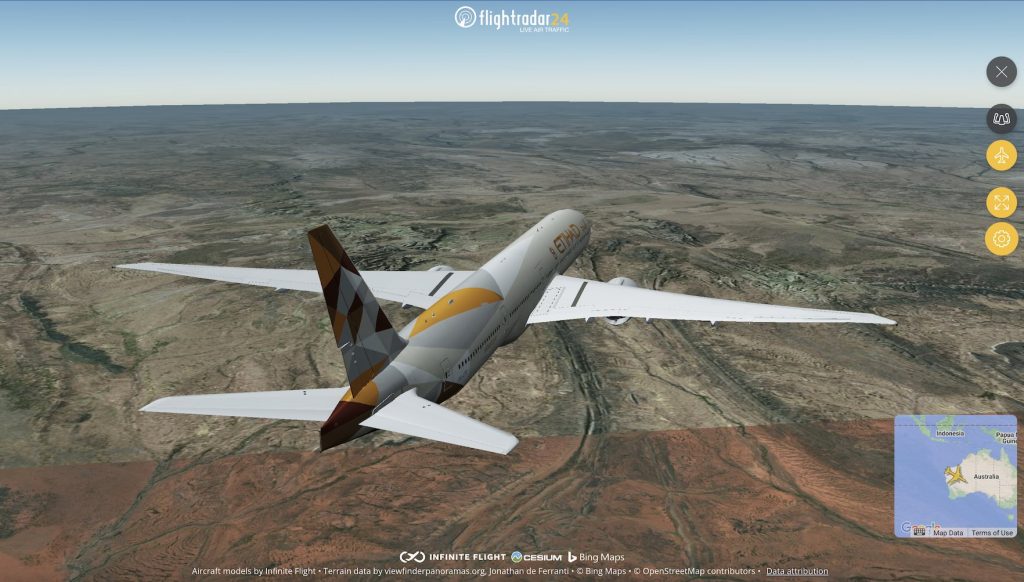Screen dimensions: 1024x582
Task: Toggle fullscreen with the expand arrows button
Action: [x=1001, y=202]
